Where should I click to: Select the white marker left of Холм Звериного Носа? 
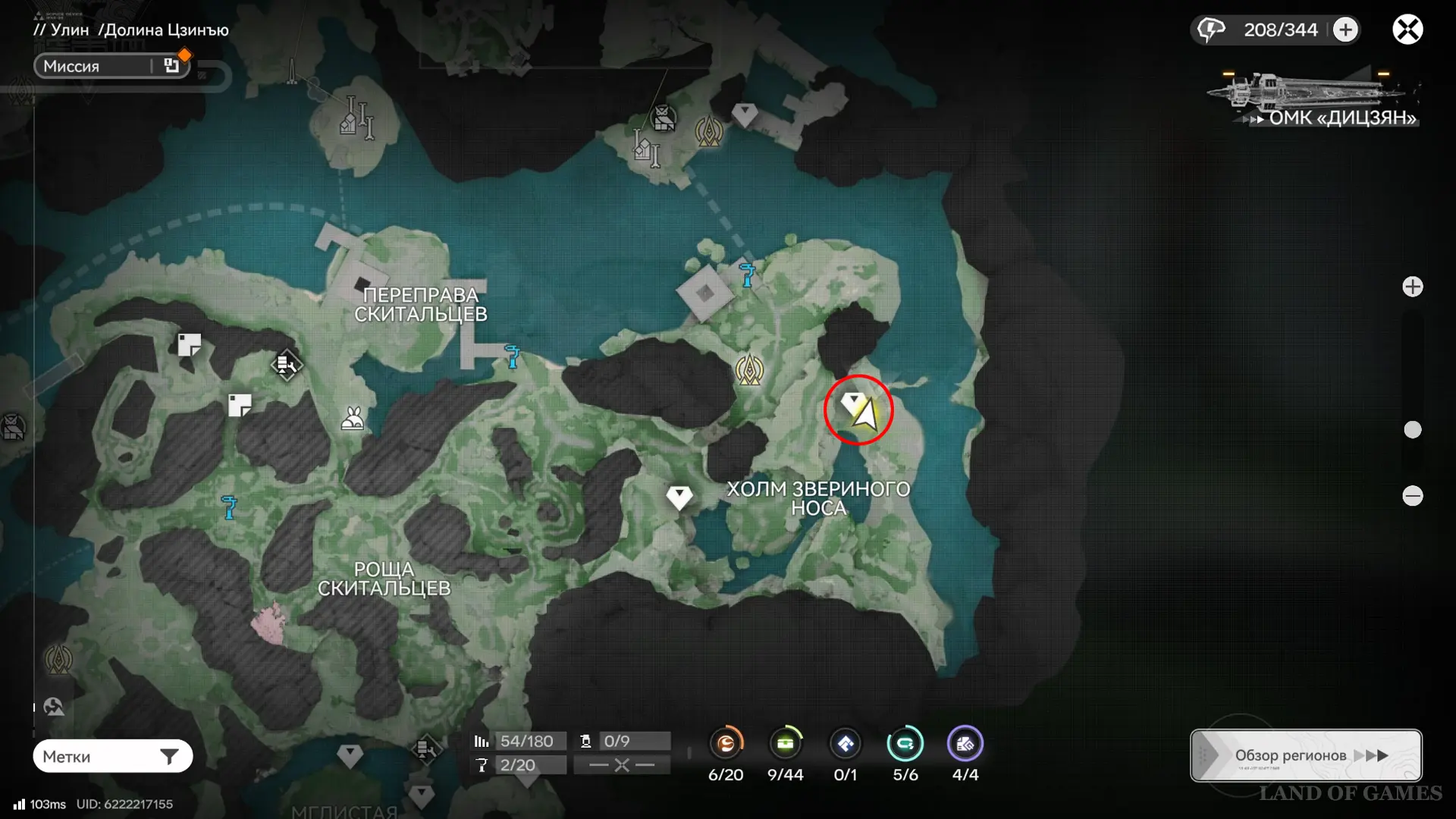[679, 497]
